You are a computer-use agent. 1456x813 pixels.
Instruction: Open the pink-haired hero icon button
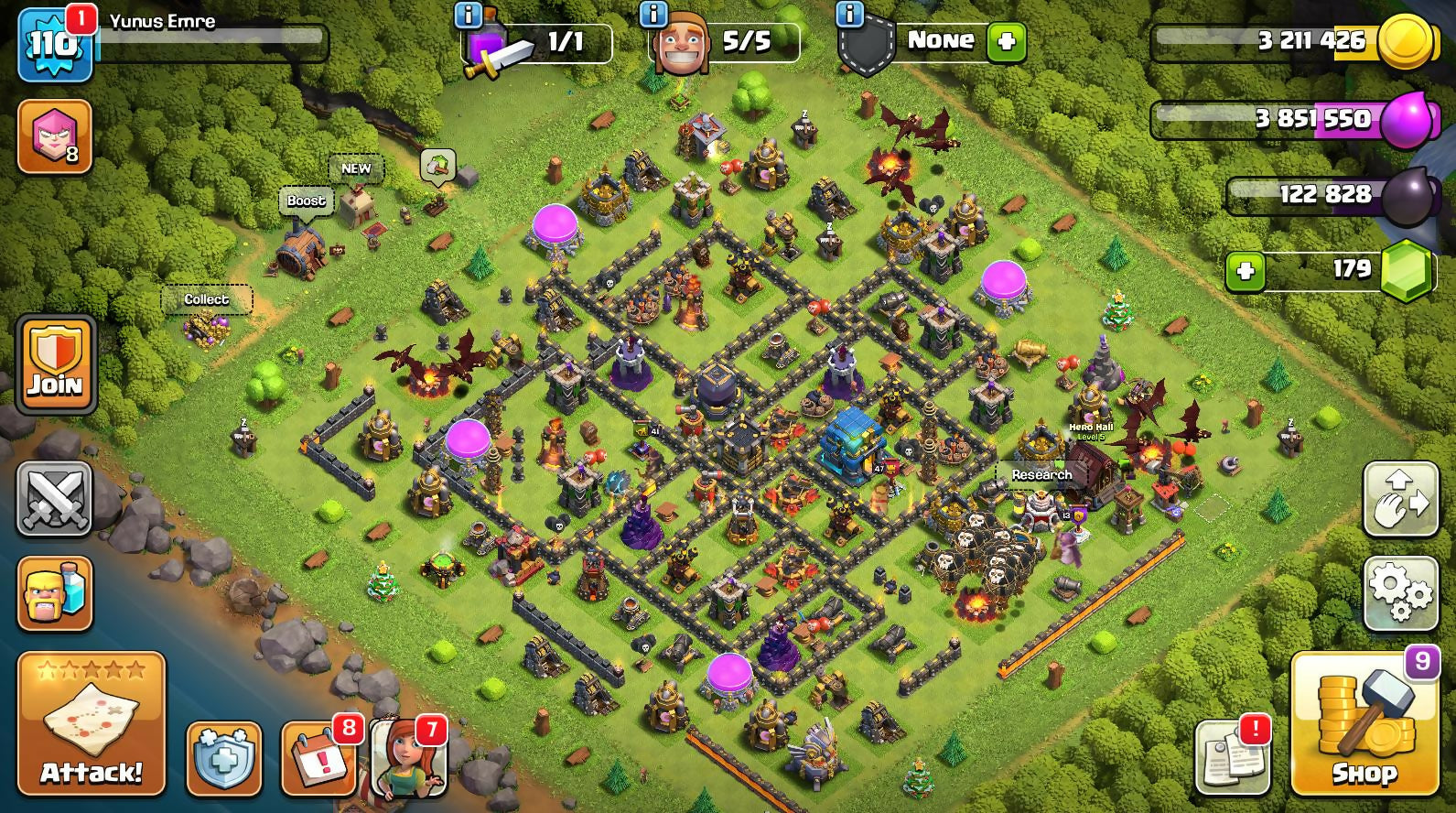55,136
